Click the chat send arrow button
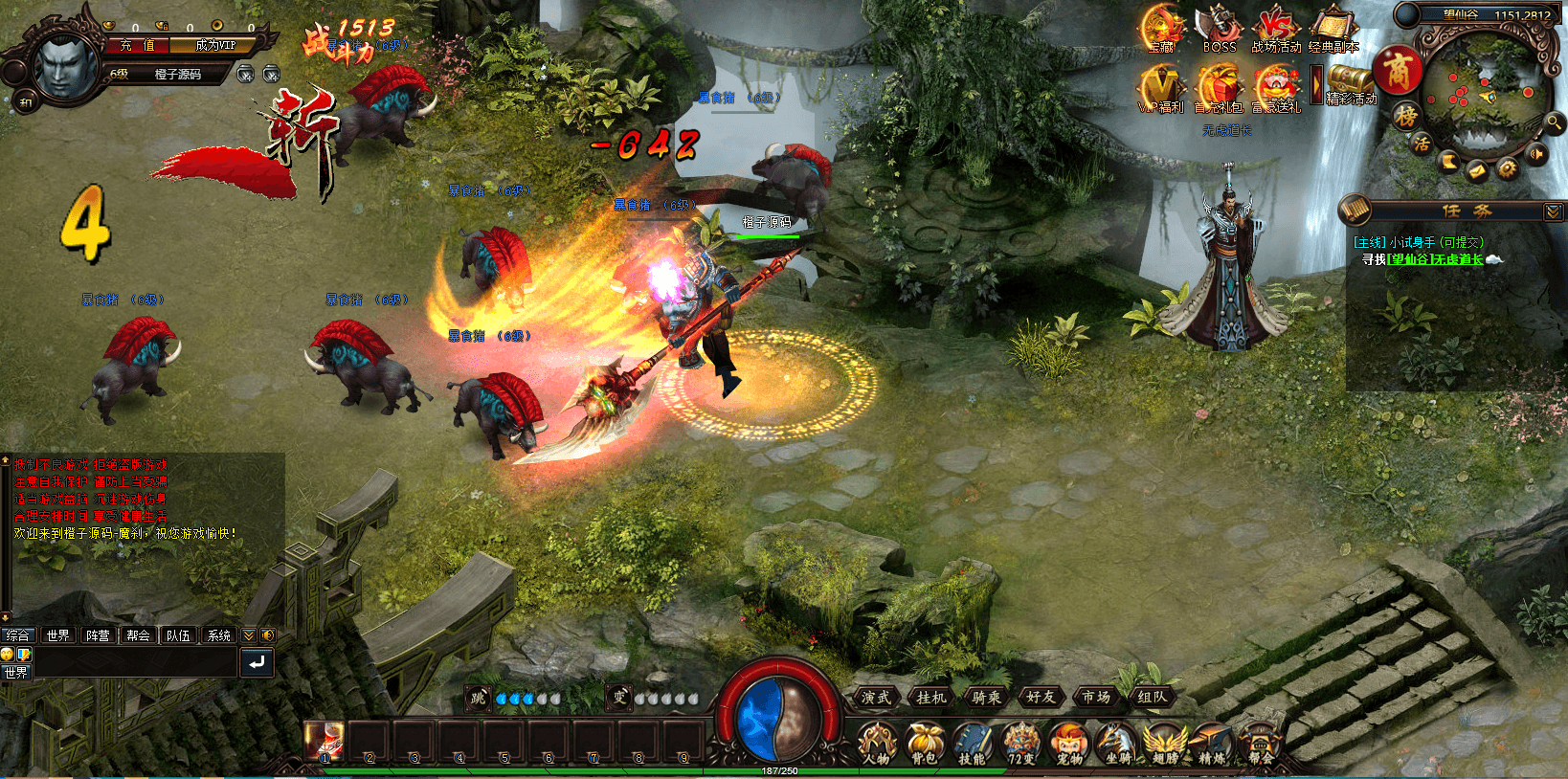 point(257,662)
